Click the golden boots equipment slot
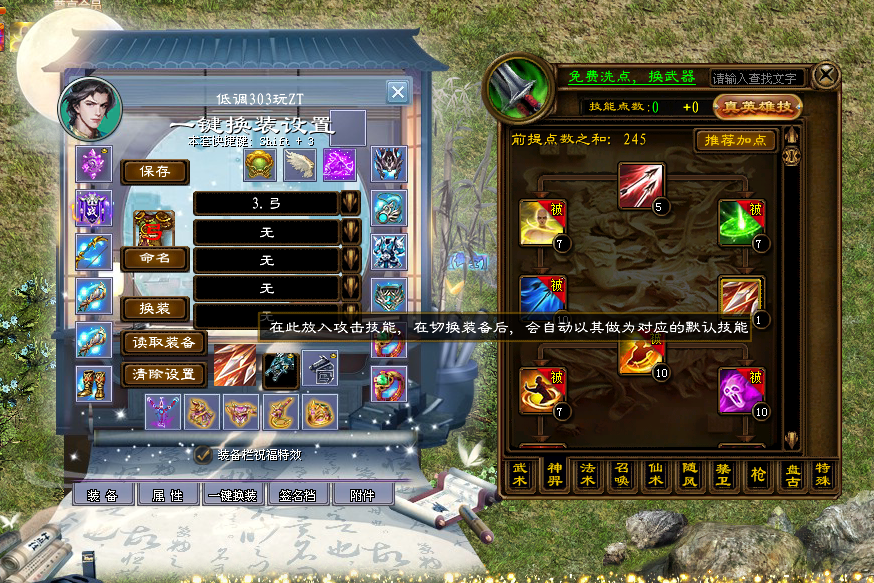 tap(93, 384)
